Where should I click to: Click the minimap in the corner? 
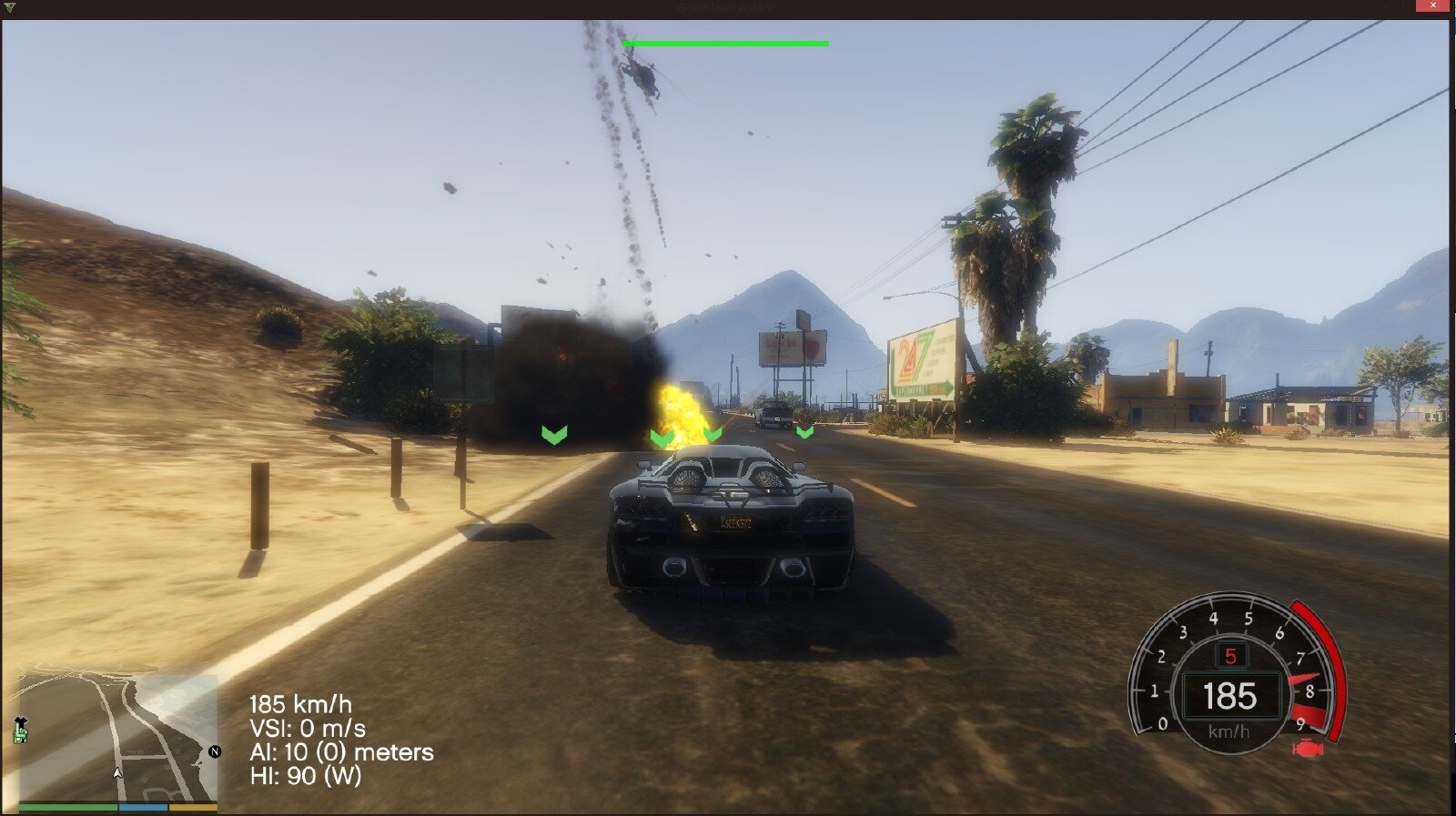coord(118,737)
